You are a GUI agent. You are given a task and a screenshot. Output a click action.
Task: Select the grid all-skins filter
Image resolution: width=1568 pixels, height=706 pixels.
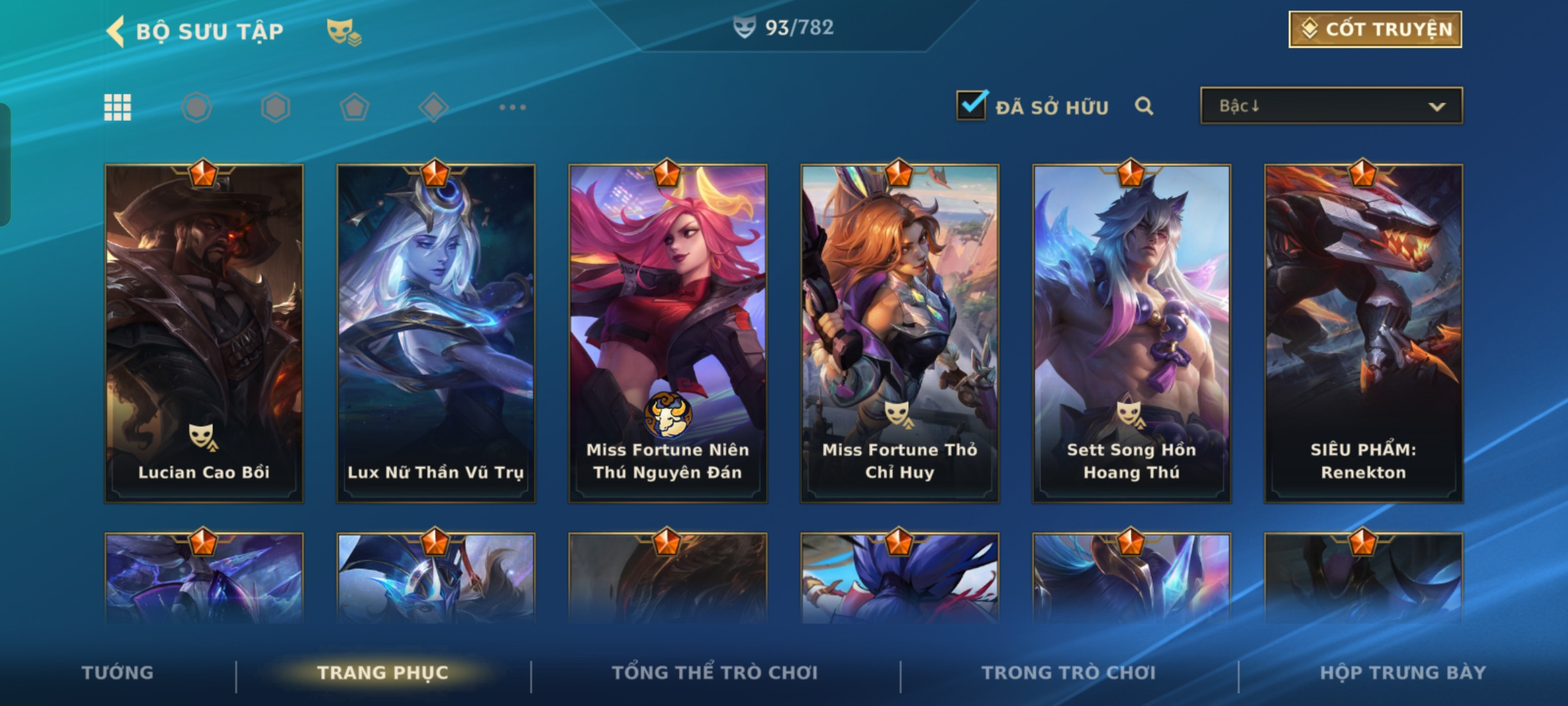(118, 107)
